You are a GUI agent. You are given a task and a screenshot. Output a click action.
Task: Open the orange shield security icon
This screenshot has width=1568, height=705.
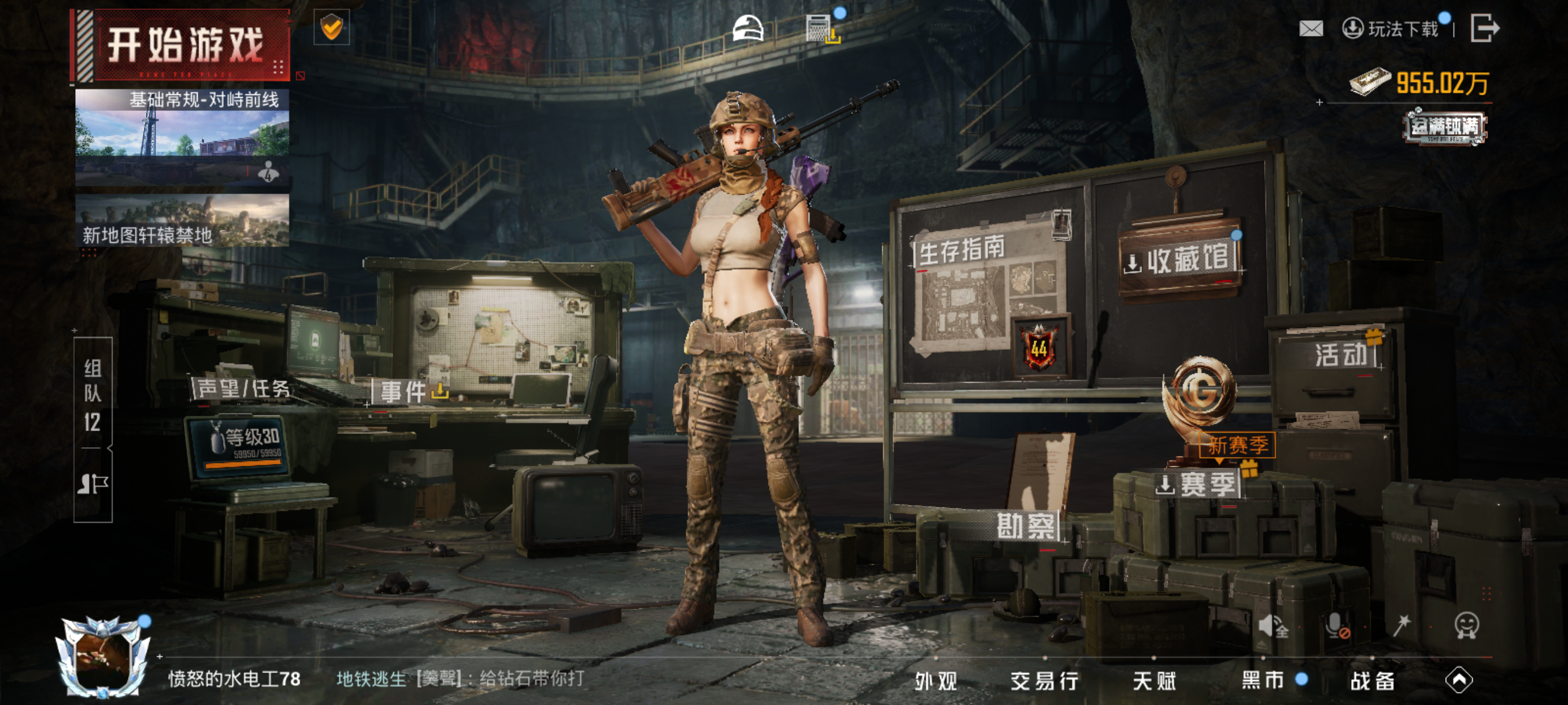331,27
